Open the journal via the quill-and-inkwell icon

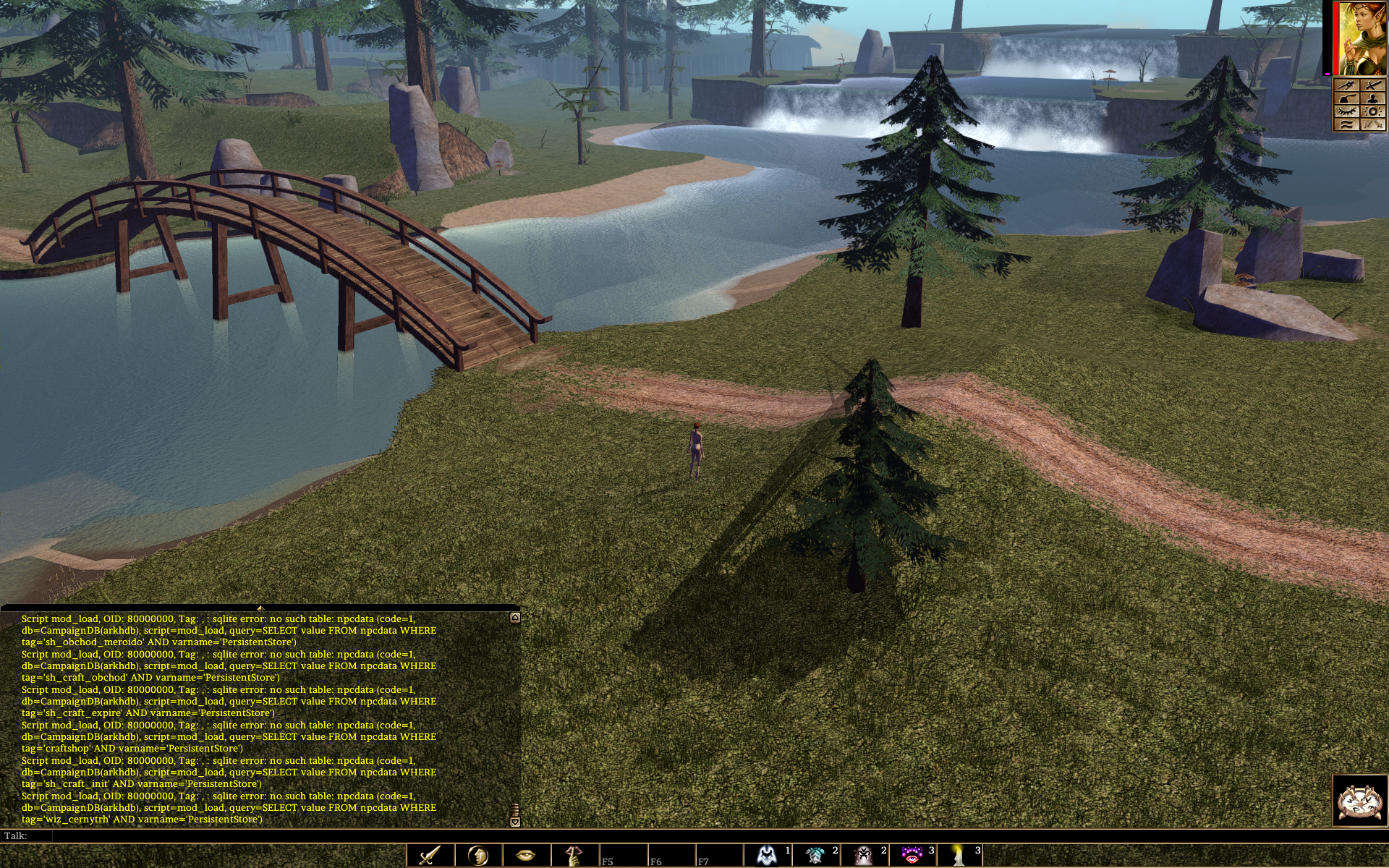pyautogui.click(x=1347, y=99)
